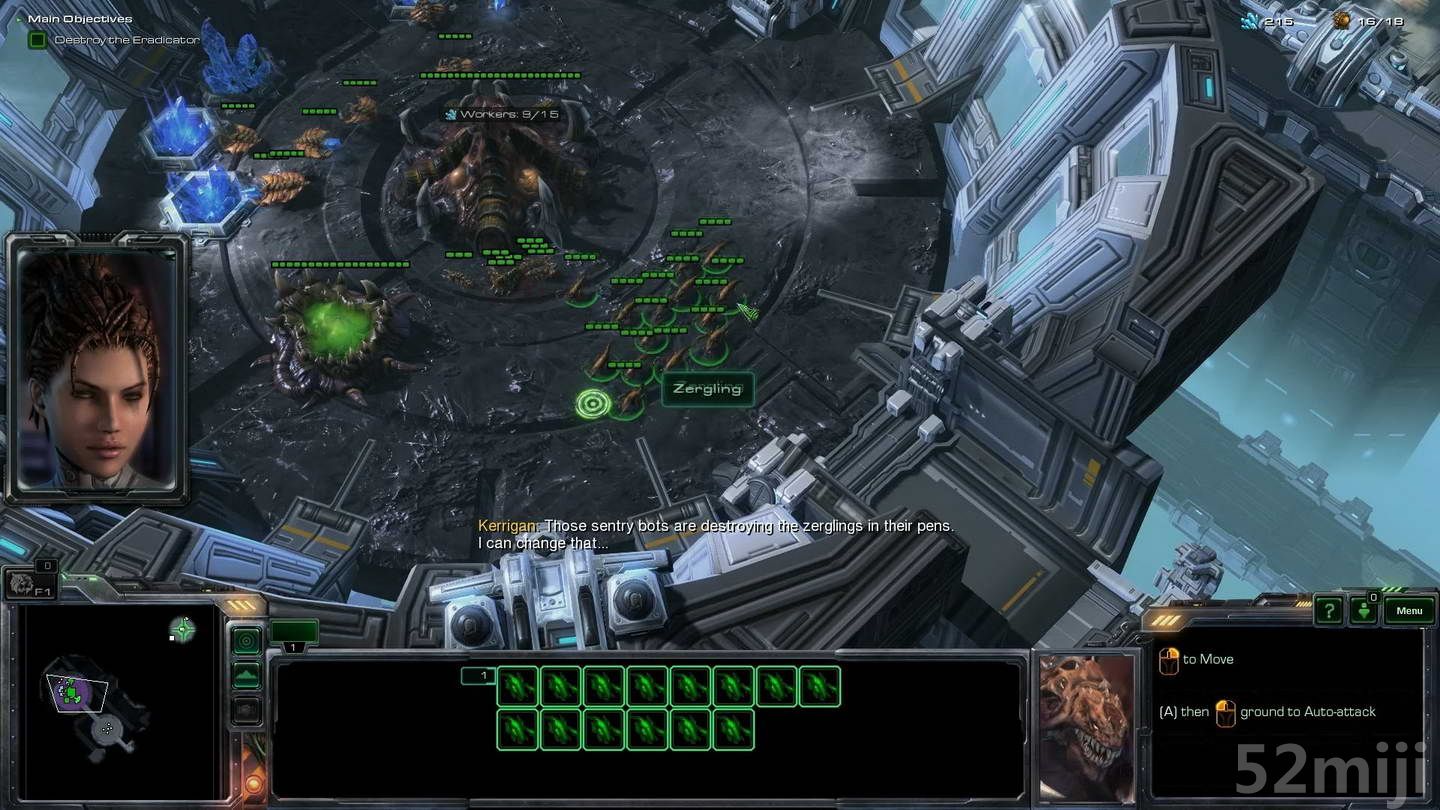
Task: Open the help panel via question mark icon
Action: (1330, 610)
